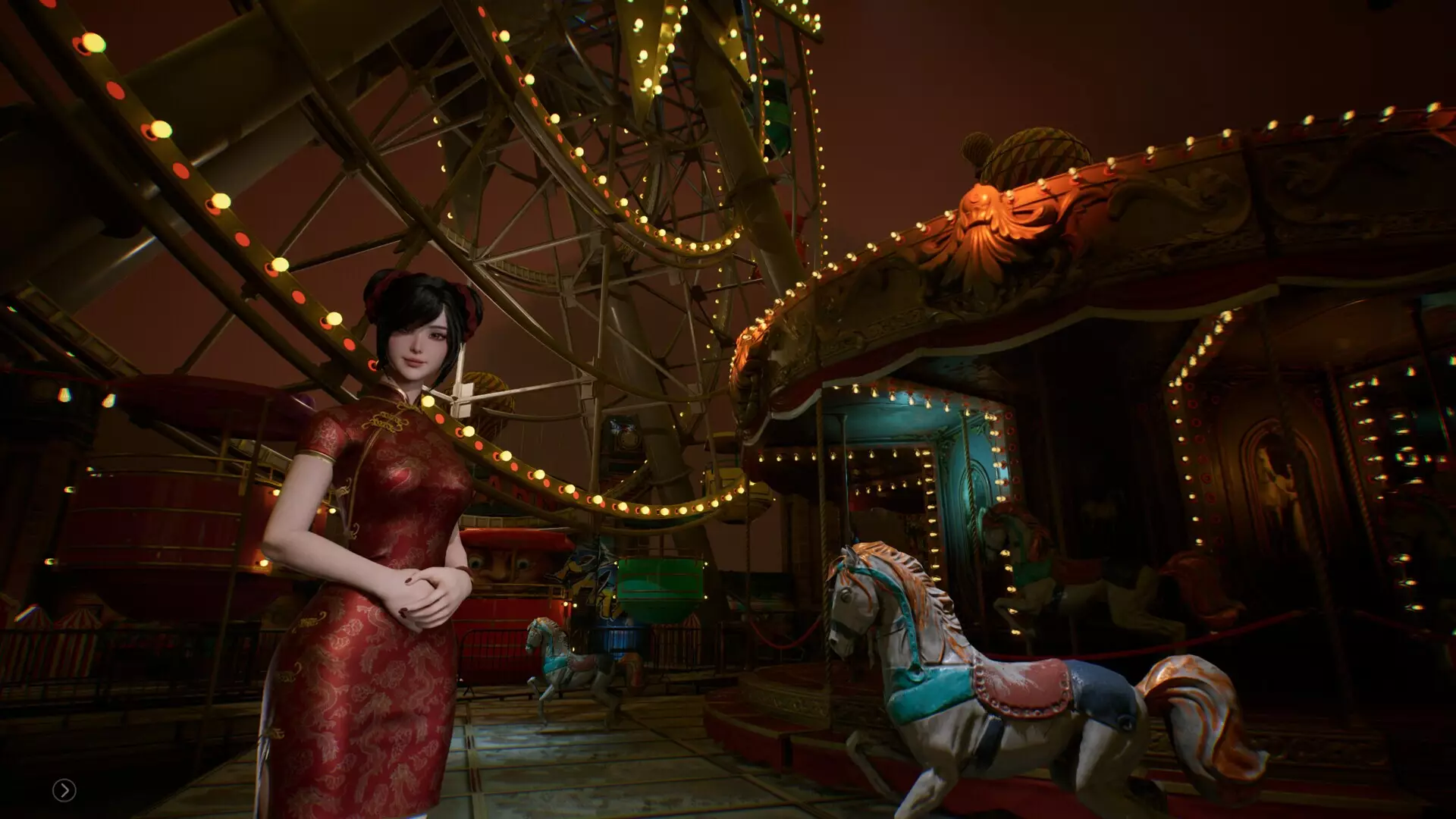Click the circular right-arrow expand button
1456x819 pixels.
pos(64,791)
